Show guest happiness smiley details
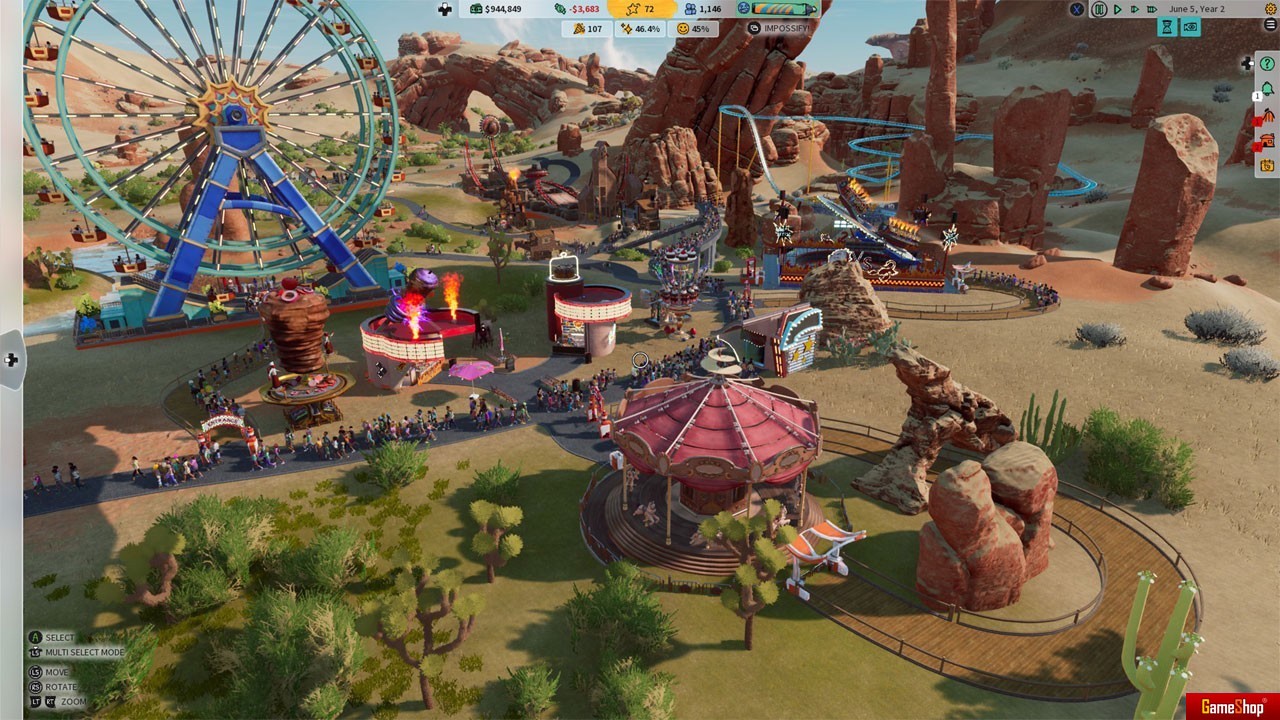This screenshot has width=1280, height=720. (x=693, y=29)
